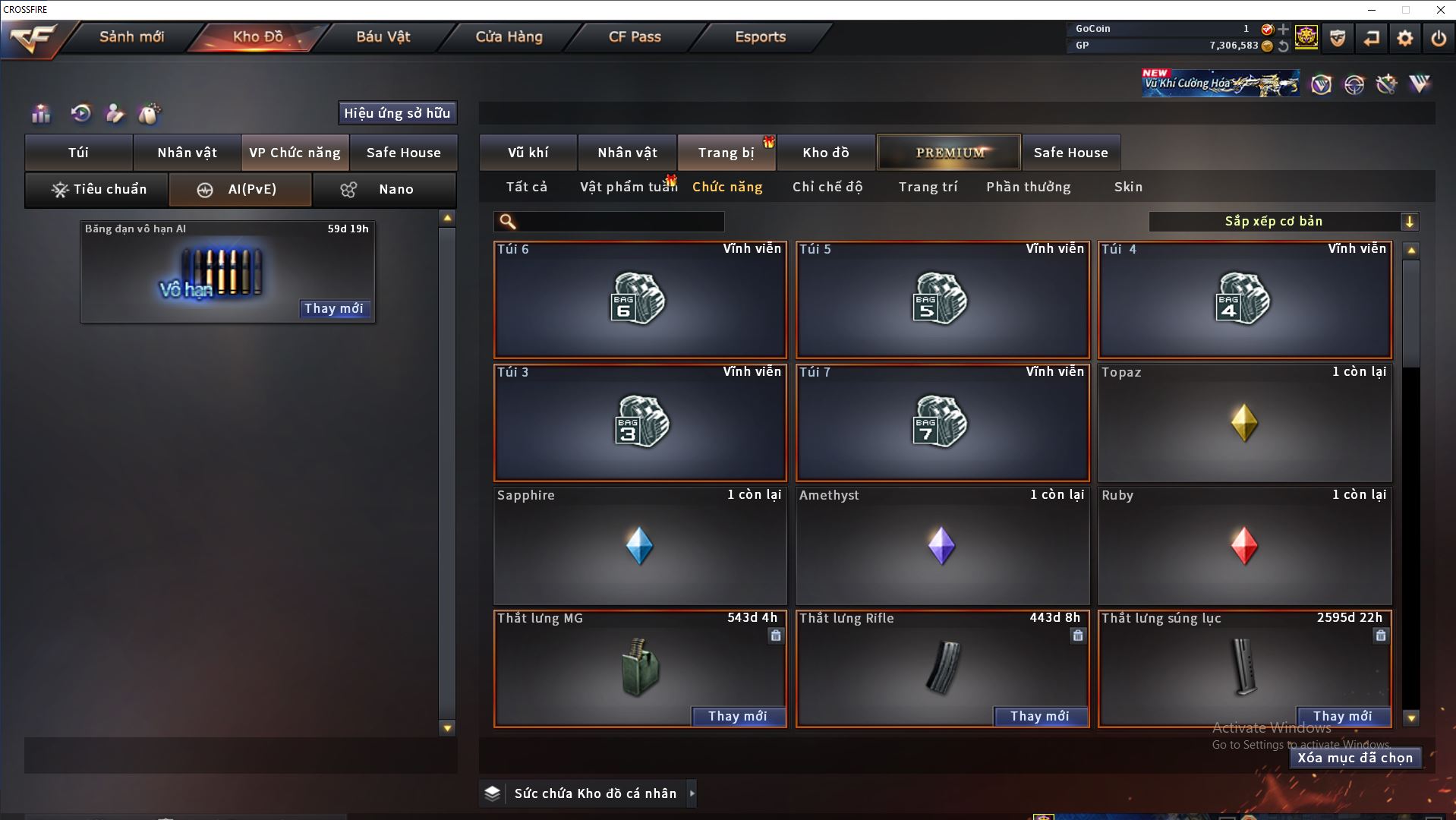The width and height of the screenshot is (1456, 820).
Task: Close the CROSSFIRE window
Action: (x=1440, y=10)
